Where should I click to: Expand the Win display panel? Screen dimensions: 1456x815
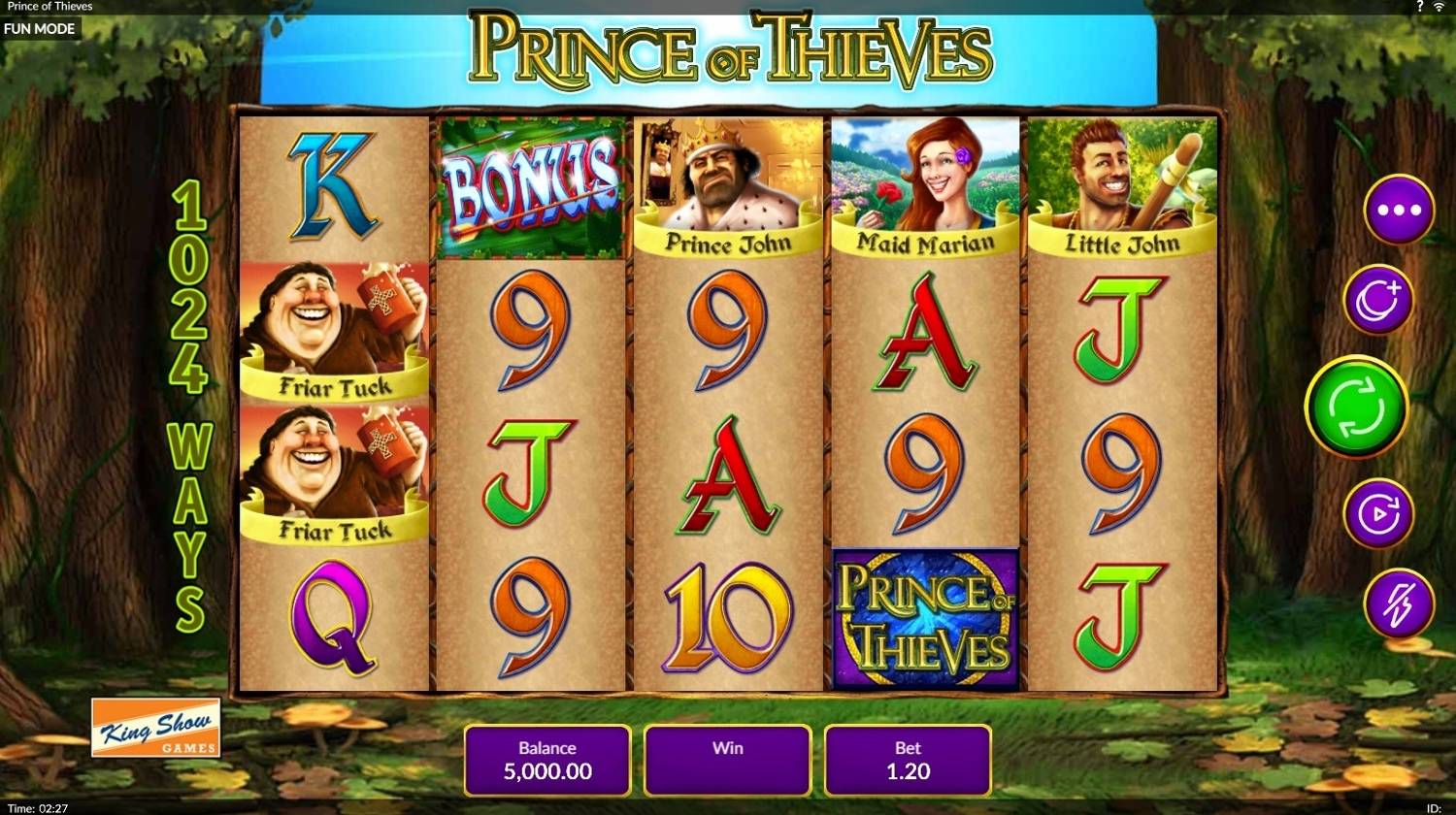[726, 761]
